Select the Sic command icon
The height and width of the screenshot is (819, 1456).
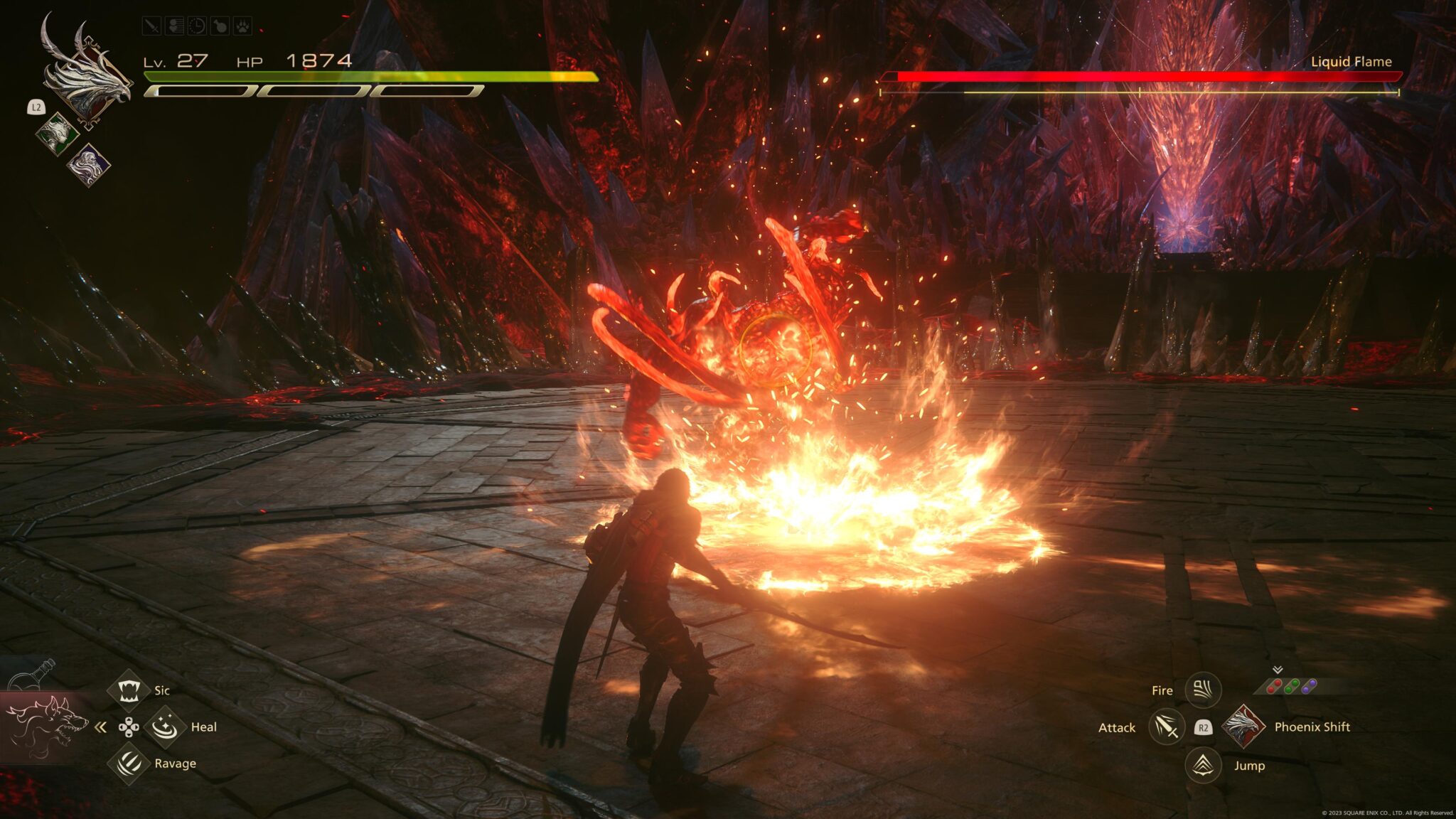(129, 692)
